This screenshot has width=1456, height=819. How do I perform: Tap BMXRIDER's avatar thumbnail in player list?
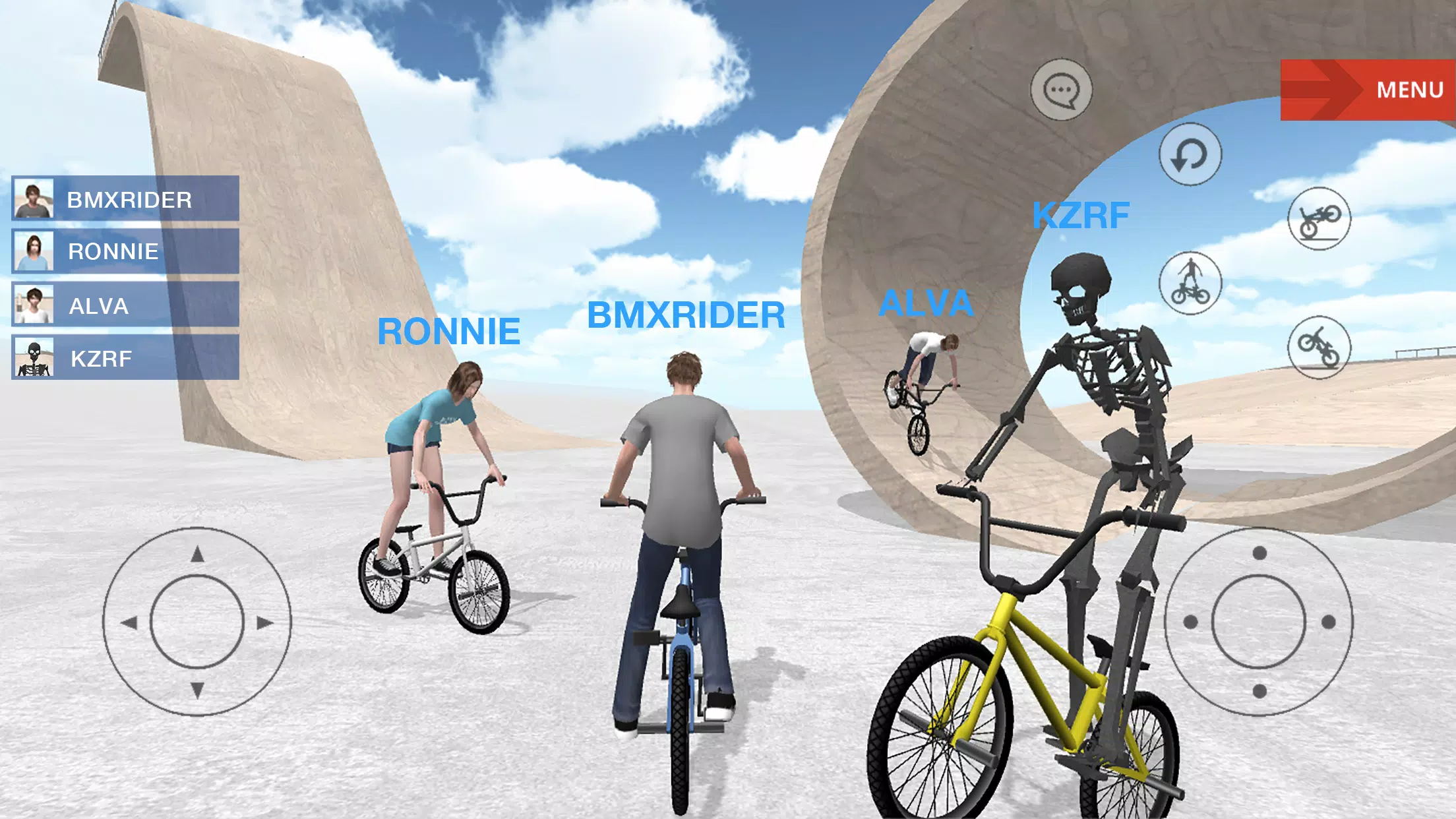coord(34,198)
